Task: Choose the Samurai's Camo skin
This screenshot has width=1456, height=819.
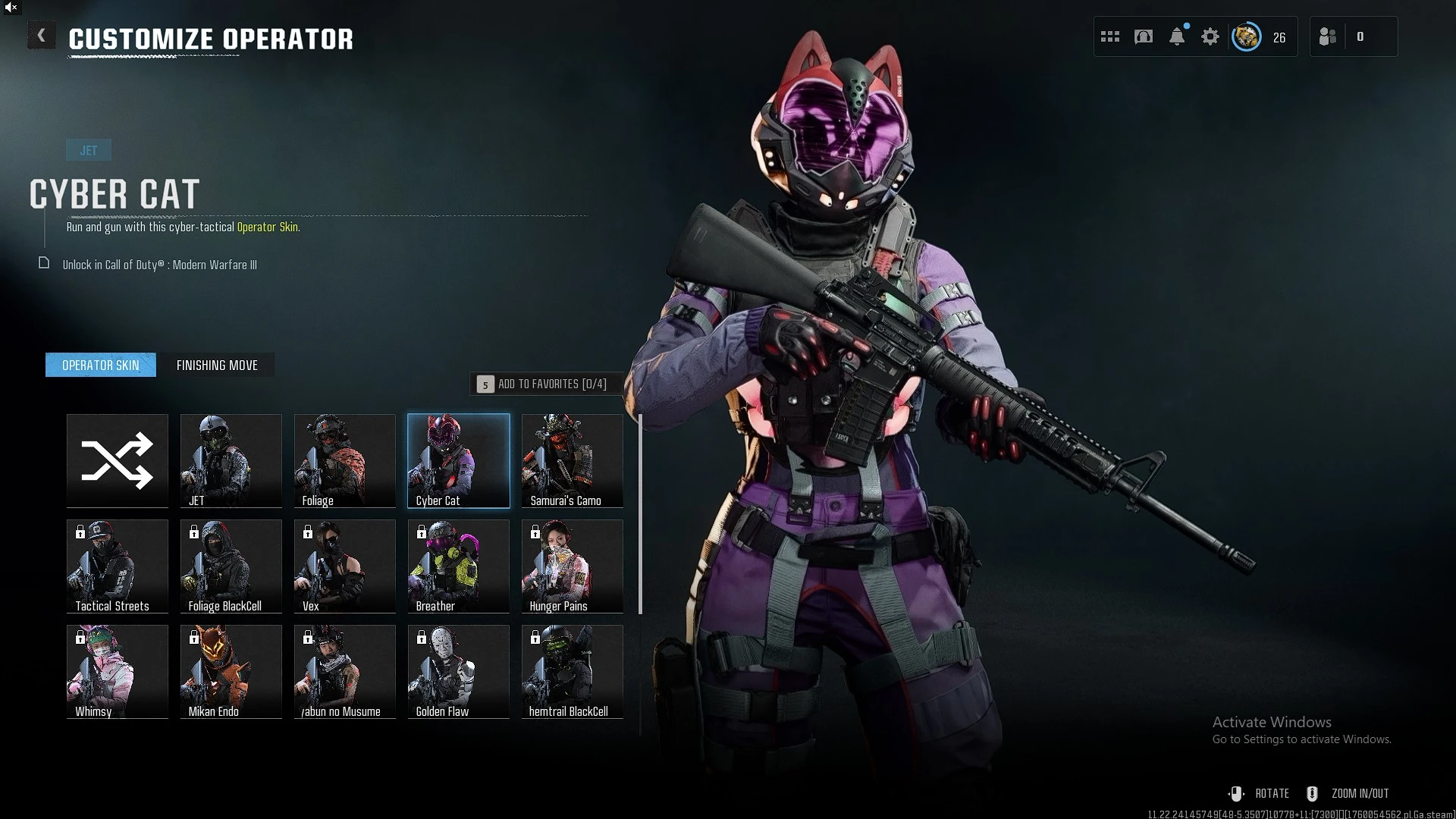Action: pos(573,460)
